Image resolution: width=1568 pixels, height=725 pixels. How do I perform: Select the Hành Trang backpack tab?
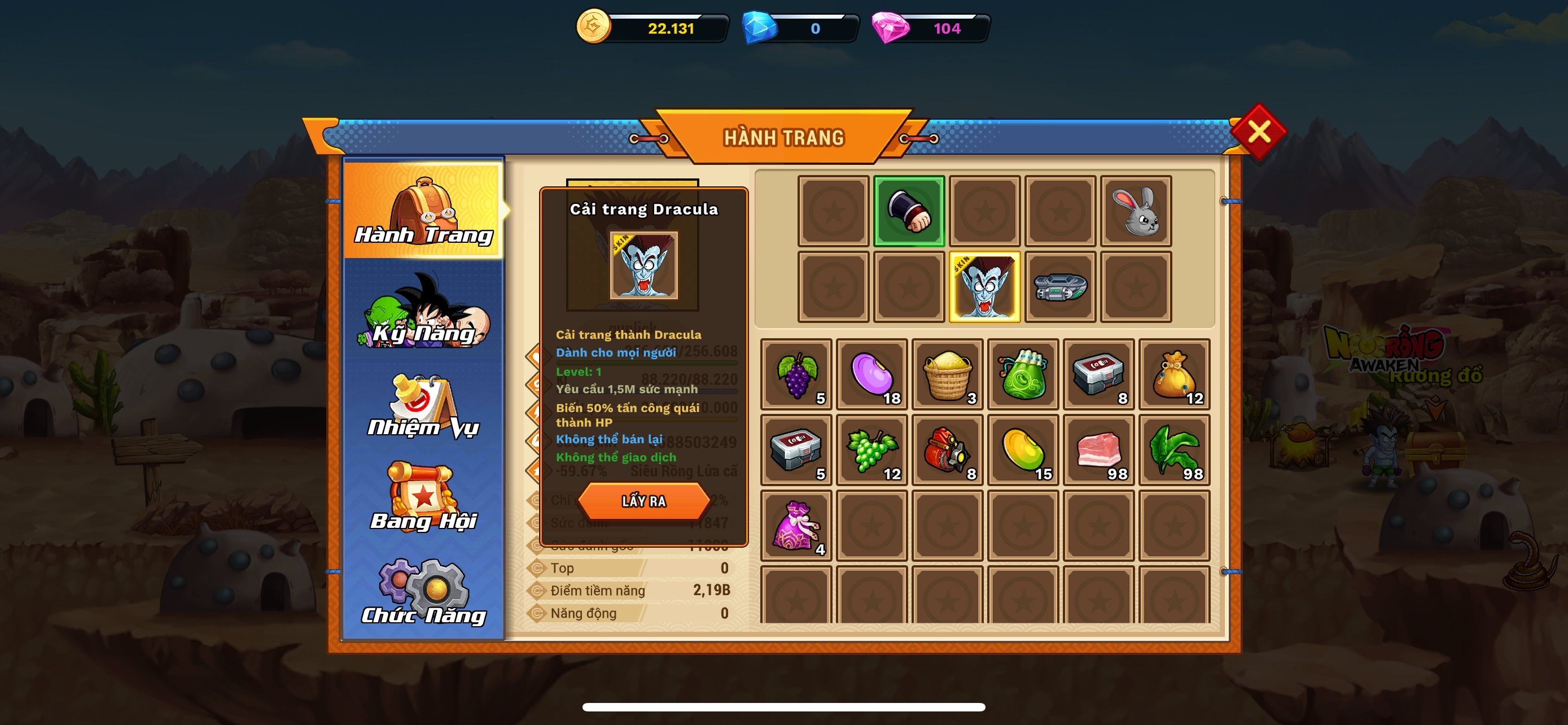coord(424,211)
